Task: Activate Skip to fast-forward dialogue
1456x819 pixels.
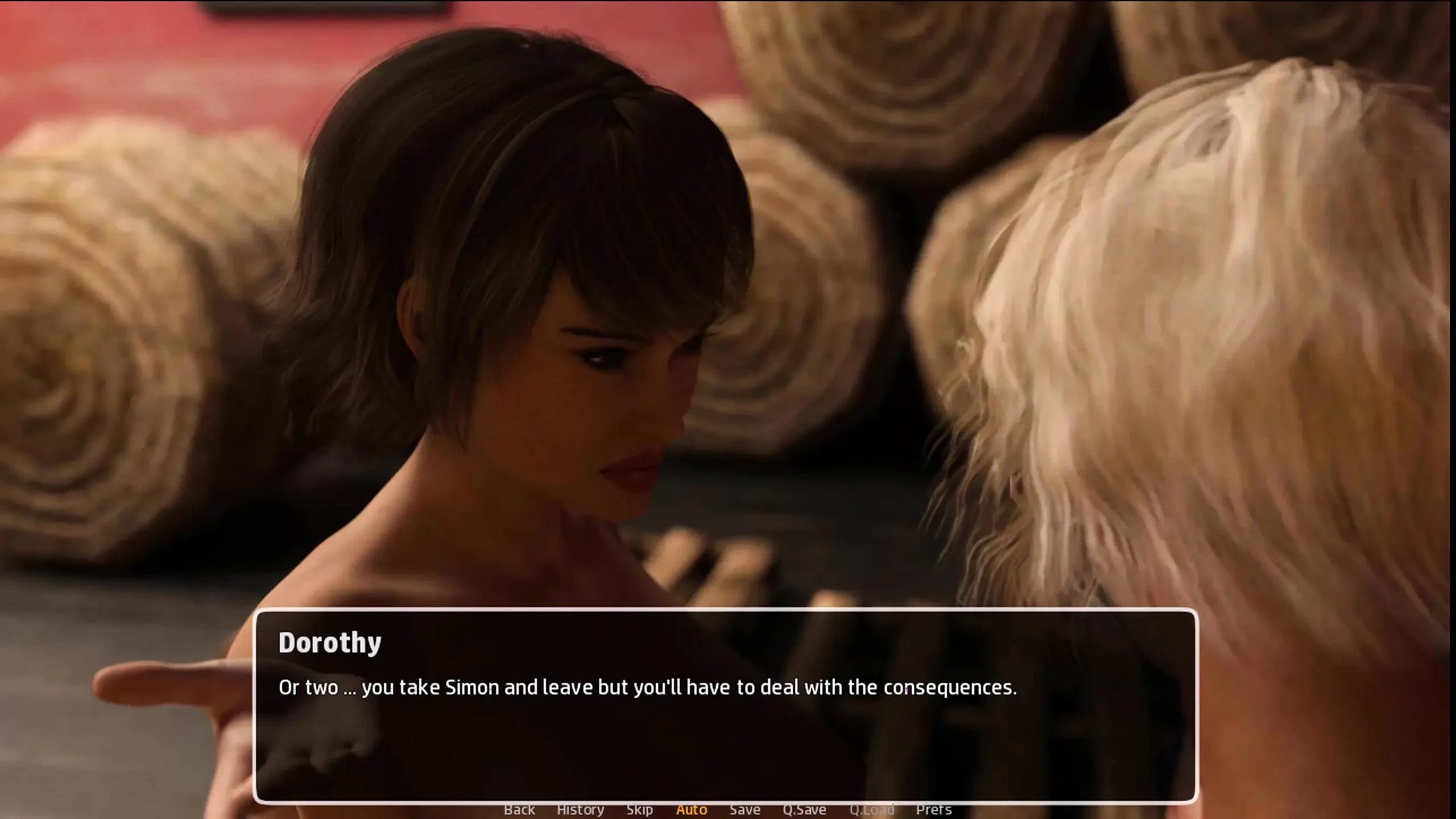Action: (639, 809)
